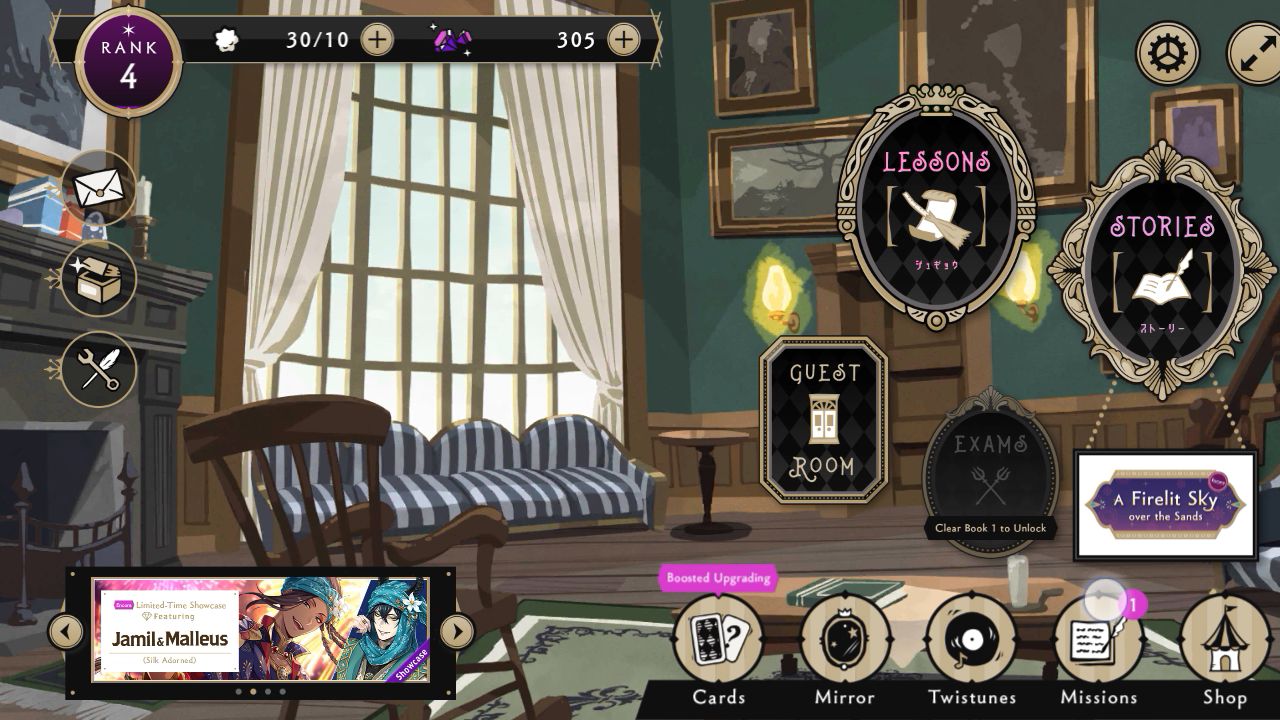Check the Missions list
The height and width of the screenshot is (720, 1280).
1098,642
